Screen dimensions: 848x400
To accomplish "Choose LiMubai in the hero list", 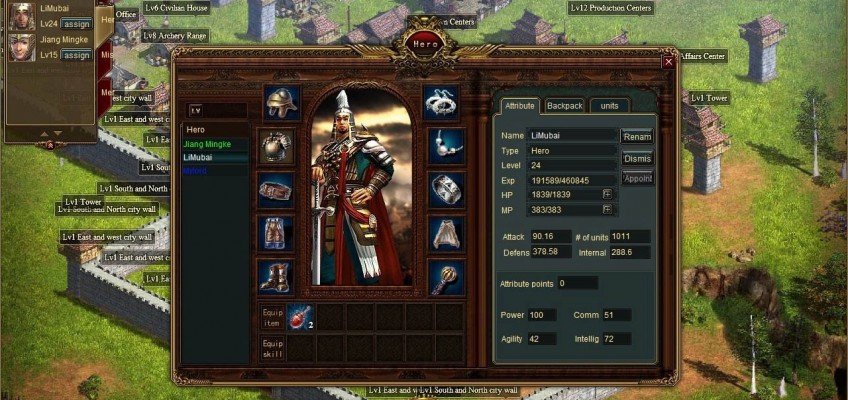I will pyautogui.click(x=201, y=158).
